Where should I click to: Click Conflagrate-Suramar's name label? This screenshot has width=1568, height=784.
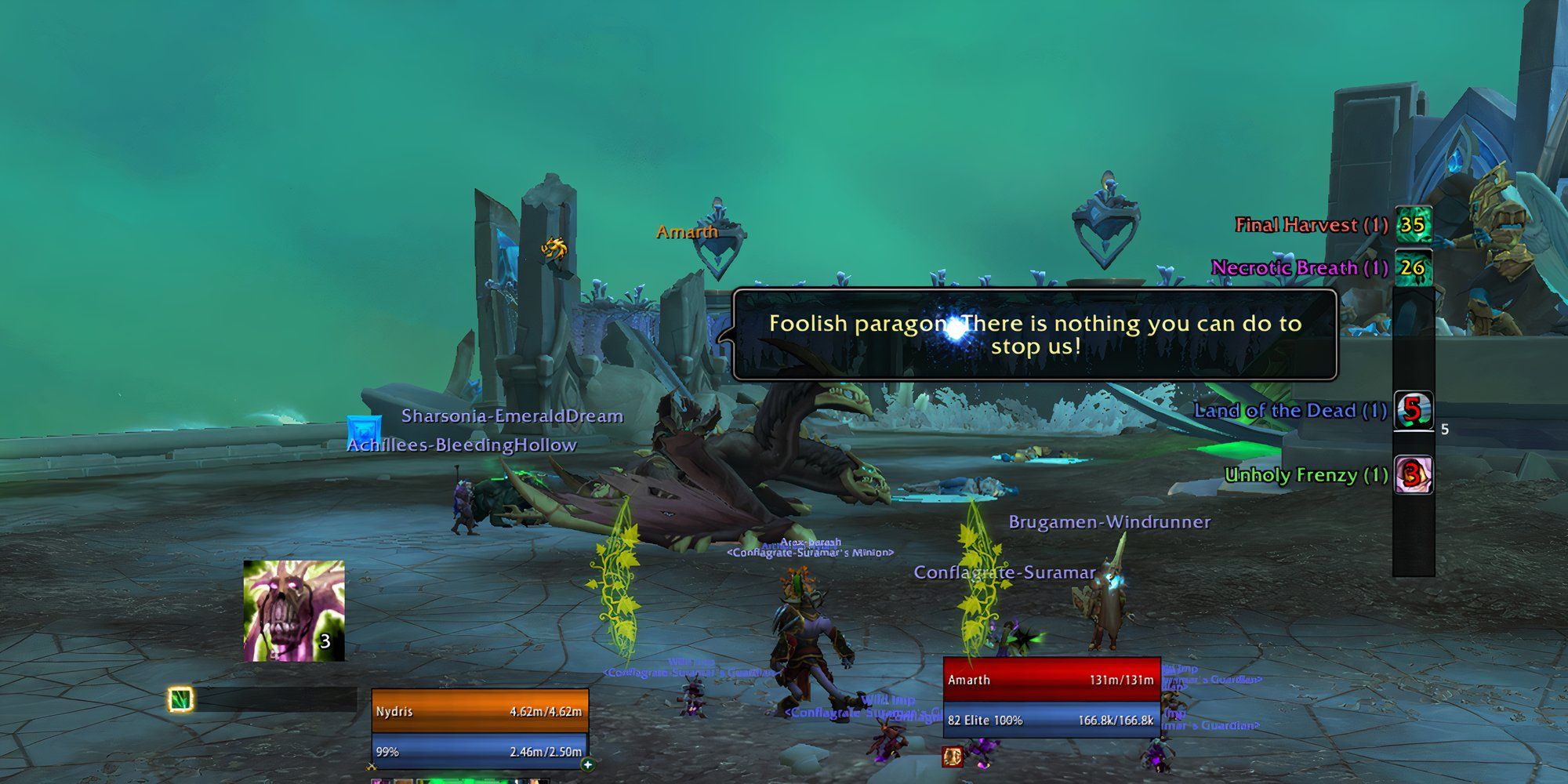1004,573
